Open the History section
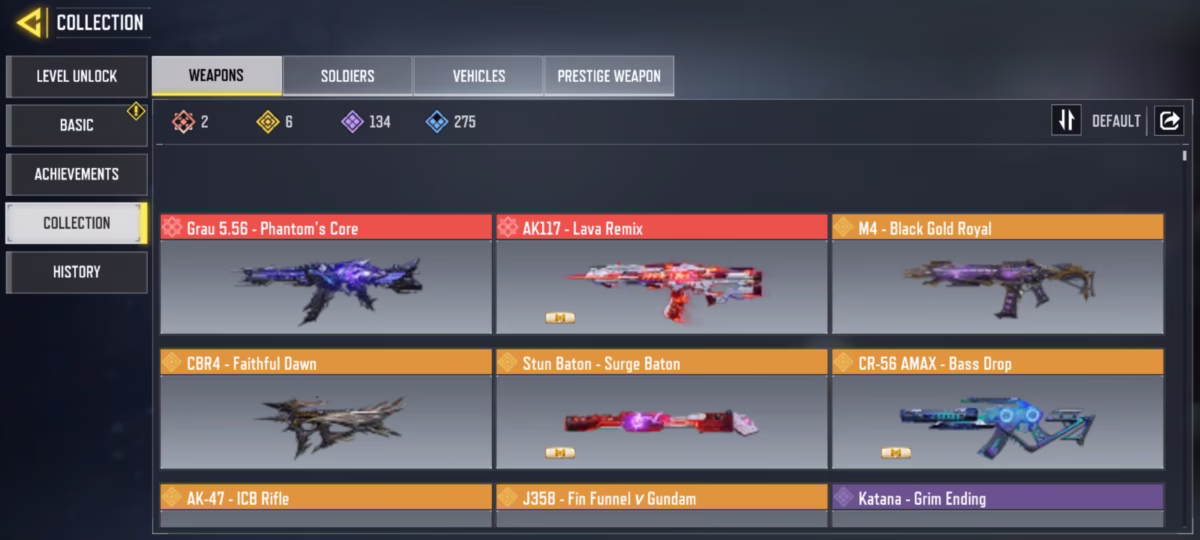Screen dimensions: 1200x540 [77, 272]
